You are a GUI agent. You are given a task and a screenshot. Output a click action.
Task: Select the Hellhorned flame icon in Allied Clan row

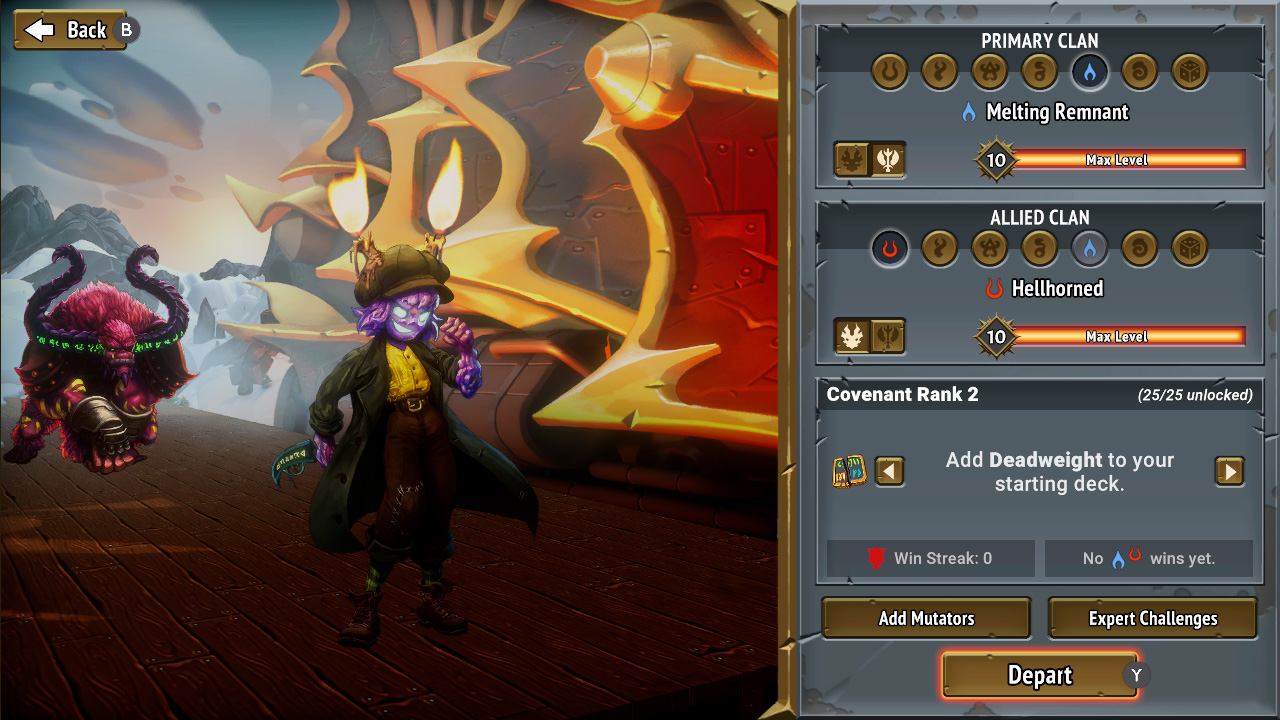[889, 249]
